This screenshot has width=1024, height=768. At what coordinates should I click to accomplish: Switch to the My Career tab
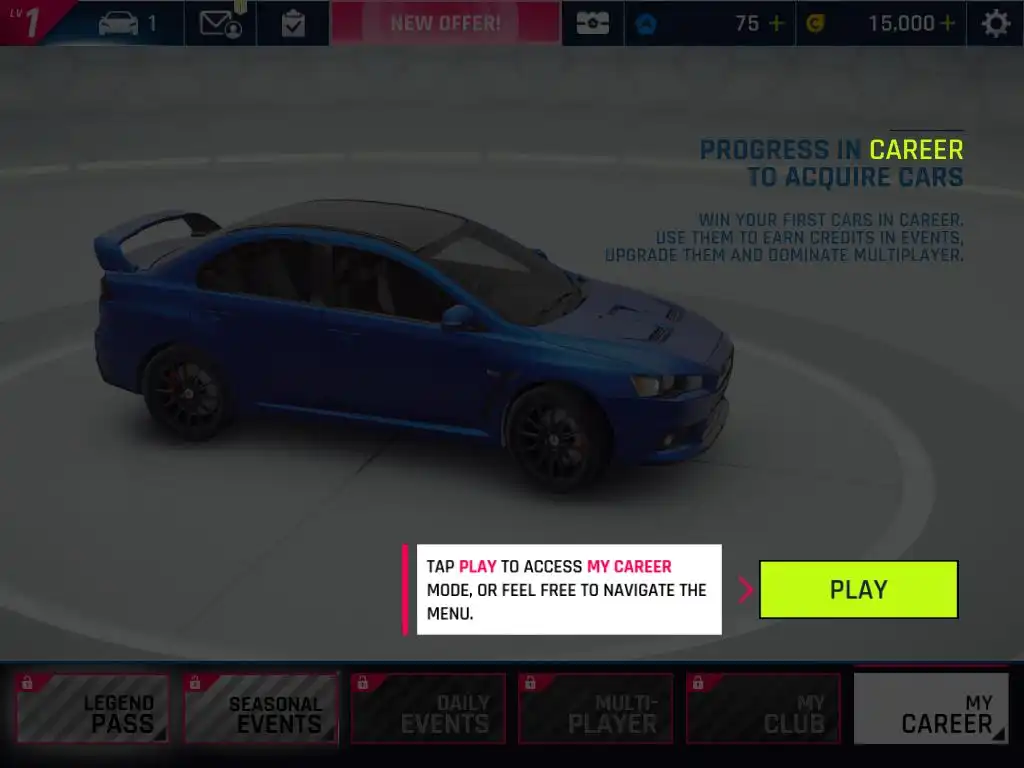coord(931,709)
